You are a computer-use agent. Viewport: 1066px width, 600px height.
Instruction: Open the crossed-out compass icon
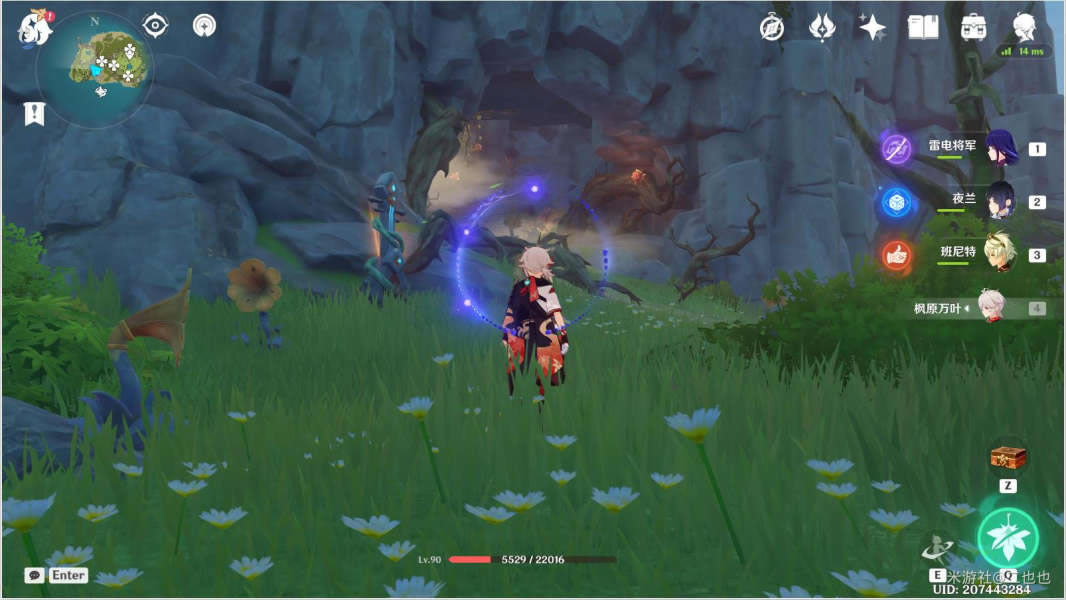tap(771, 27)
